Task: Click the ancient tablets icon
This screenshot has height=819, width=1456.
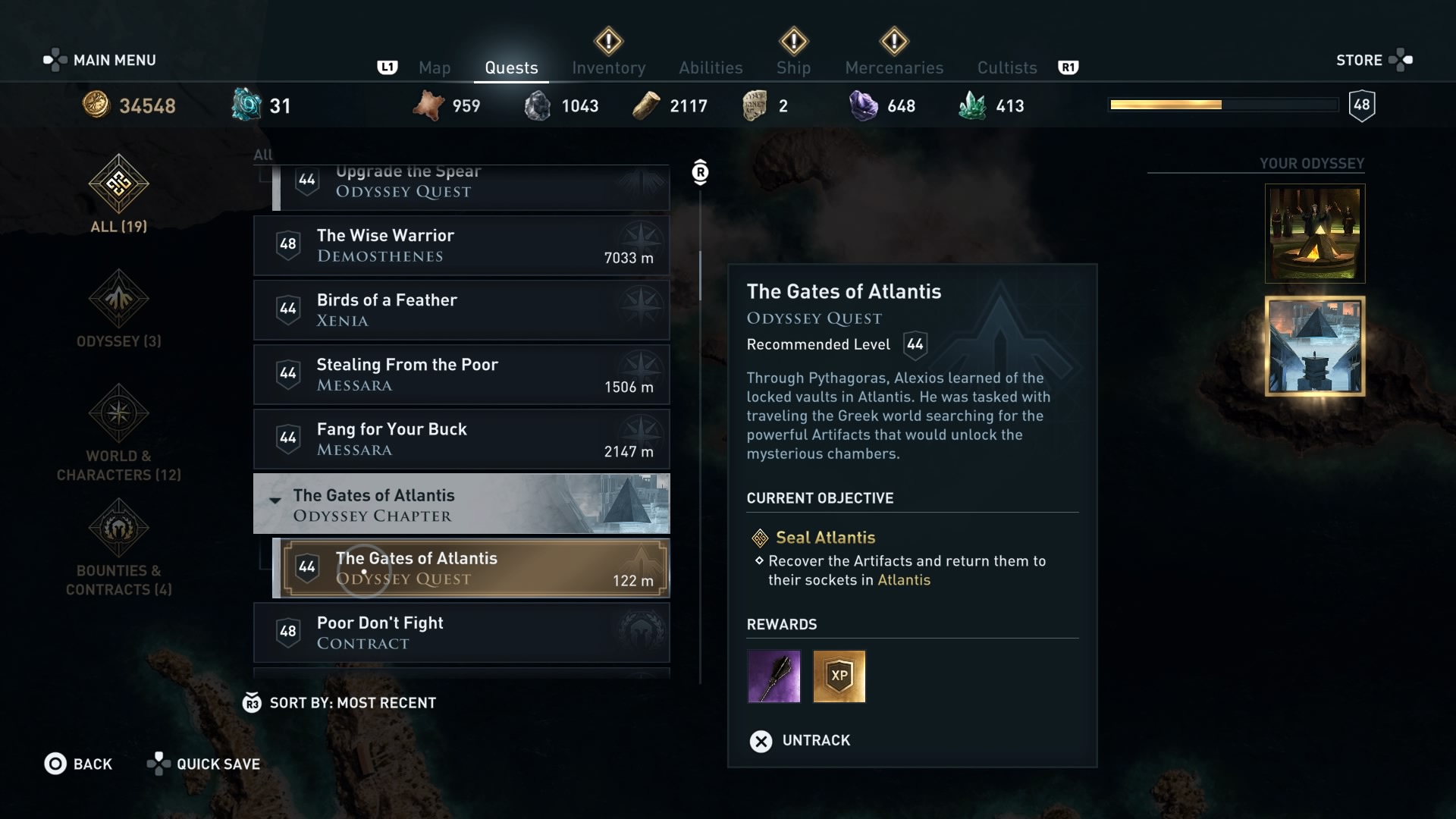Action: click(x=756, y=105)
